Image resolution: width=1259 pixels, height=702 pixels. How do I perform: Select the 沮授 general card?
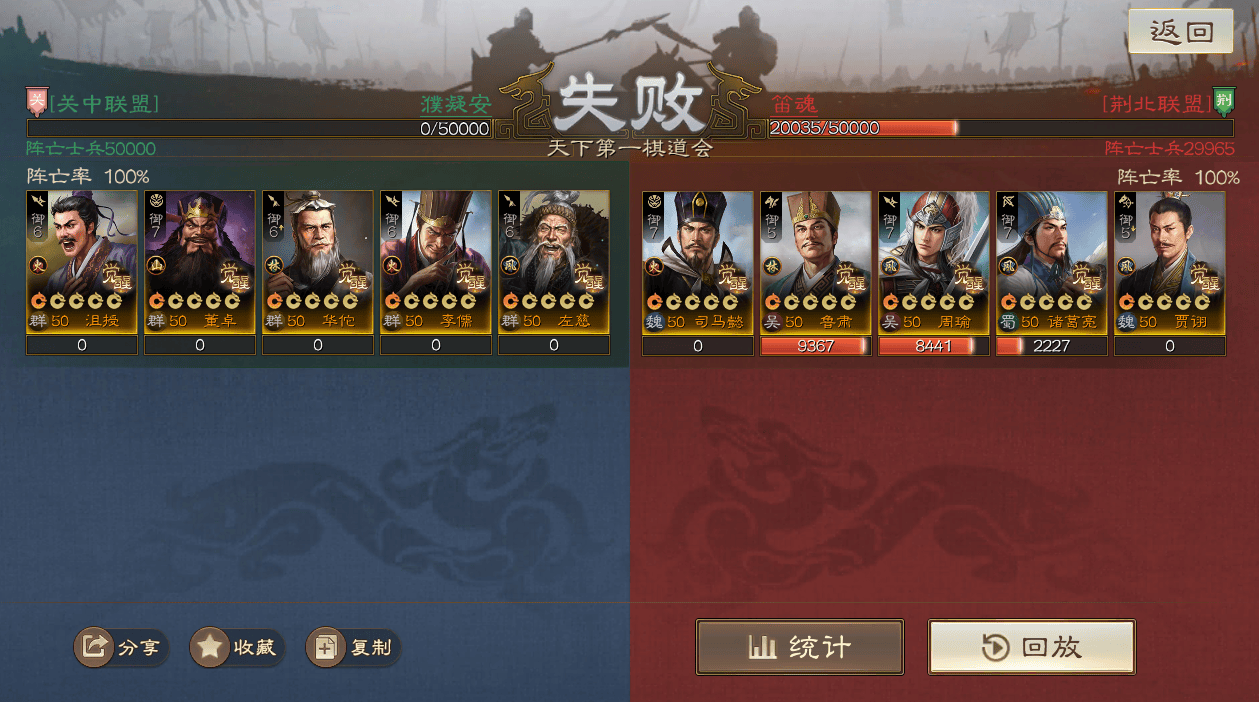(82, 262)
